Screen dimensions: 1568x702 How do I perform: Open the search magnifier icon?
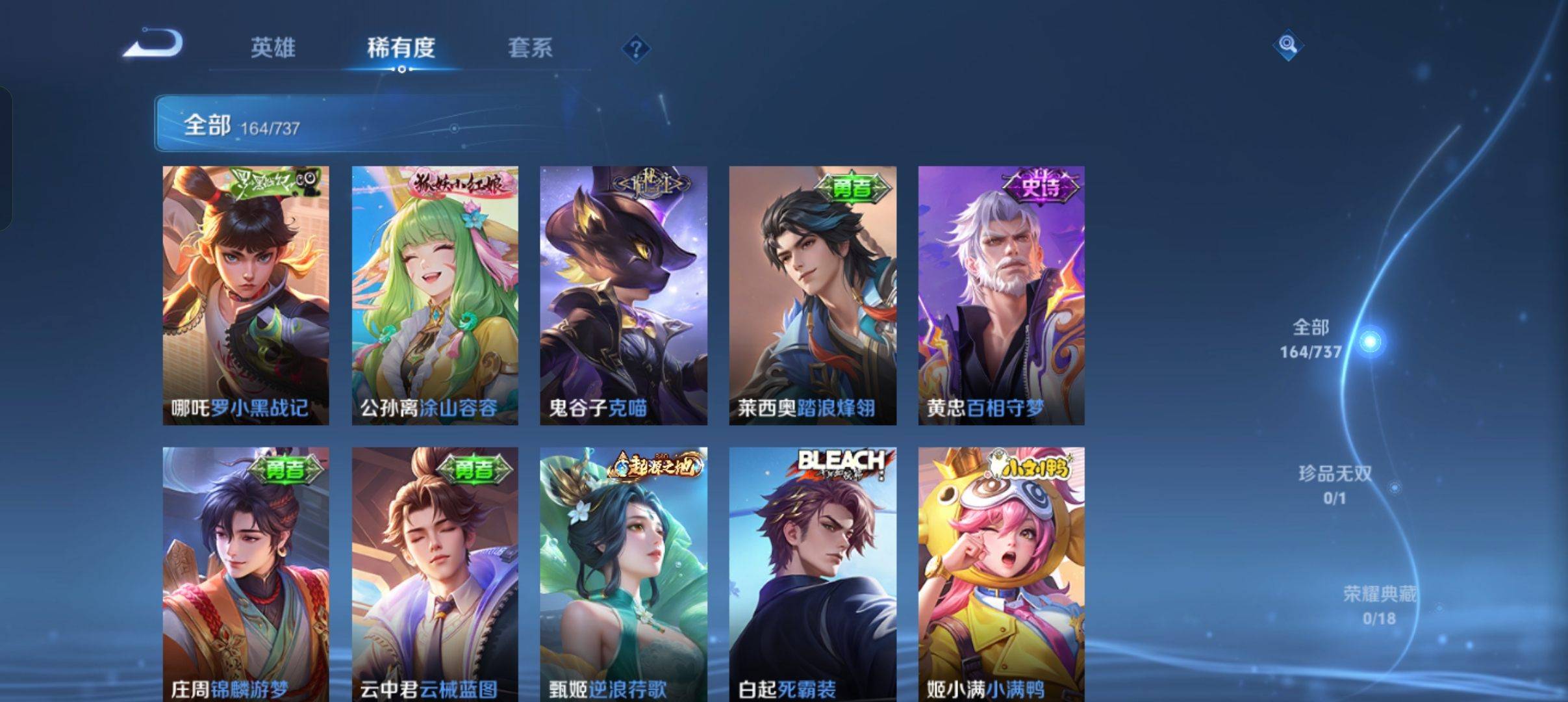point(1287,47)
